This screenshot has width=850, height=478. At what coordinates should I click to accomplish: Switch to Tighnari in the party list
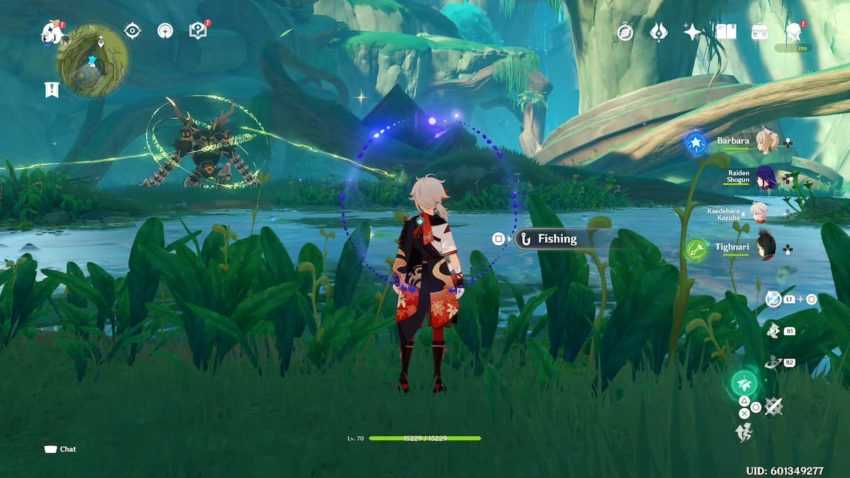pos(765,246)
